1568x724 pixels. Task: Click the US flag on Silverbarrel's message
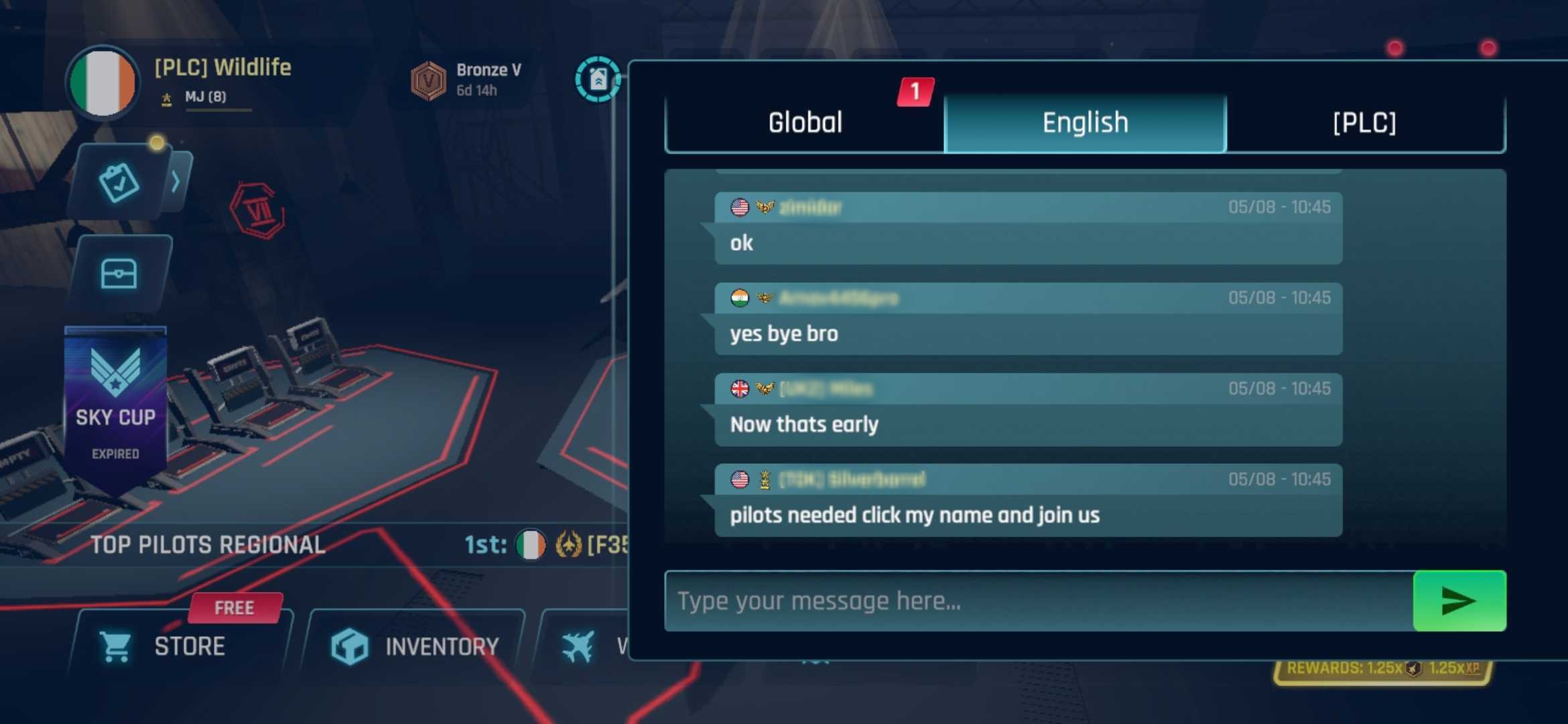click(740, 479)
